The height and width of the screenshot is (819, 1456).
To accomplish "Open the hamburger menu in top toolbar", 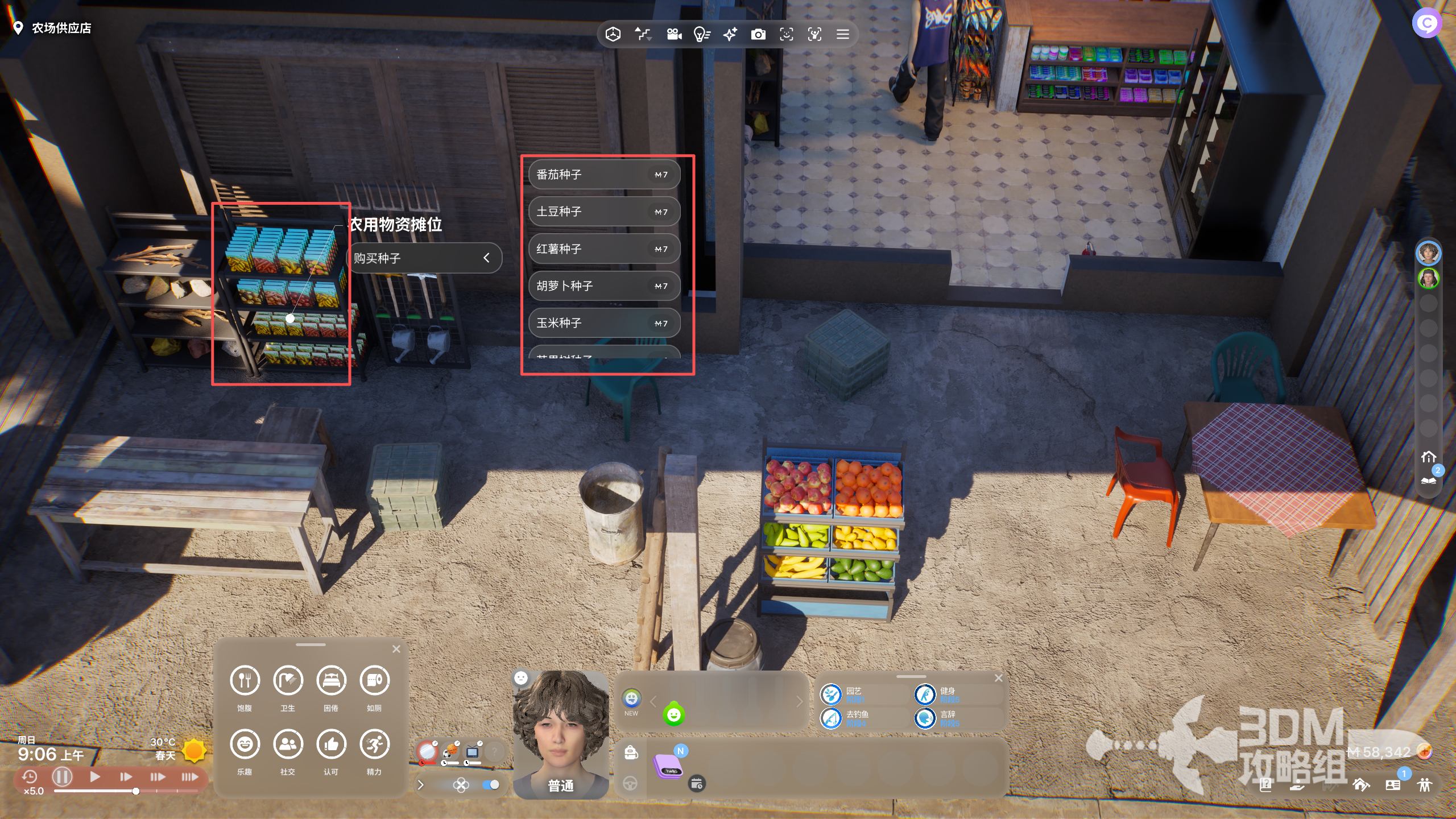I will click(843, 35).
